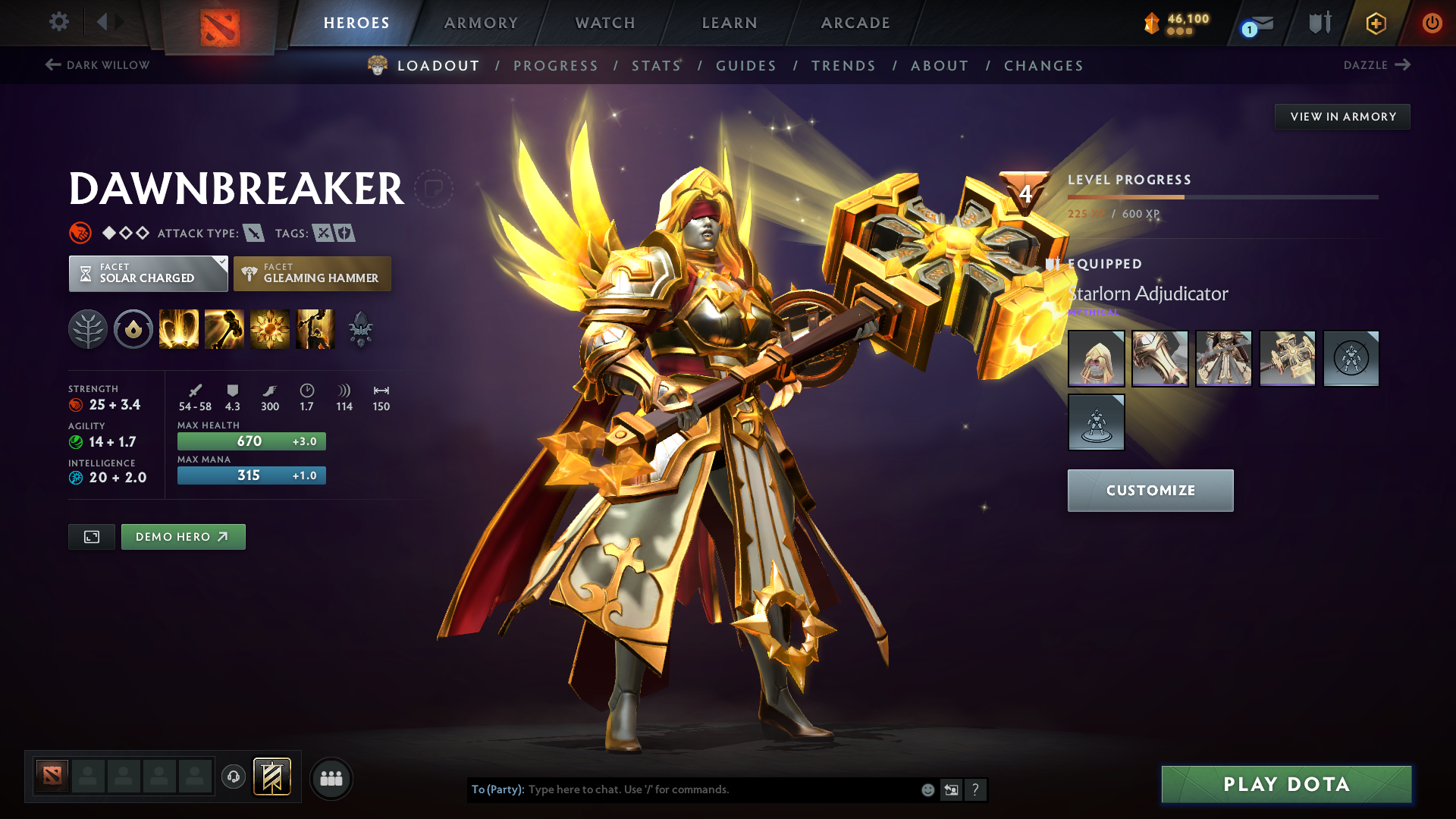Click the power button to quit
Screen dimensions: 1456x819
(1432, 23)
